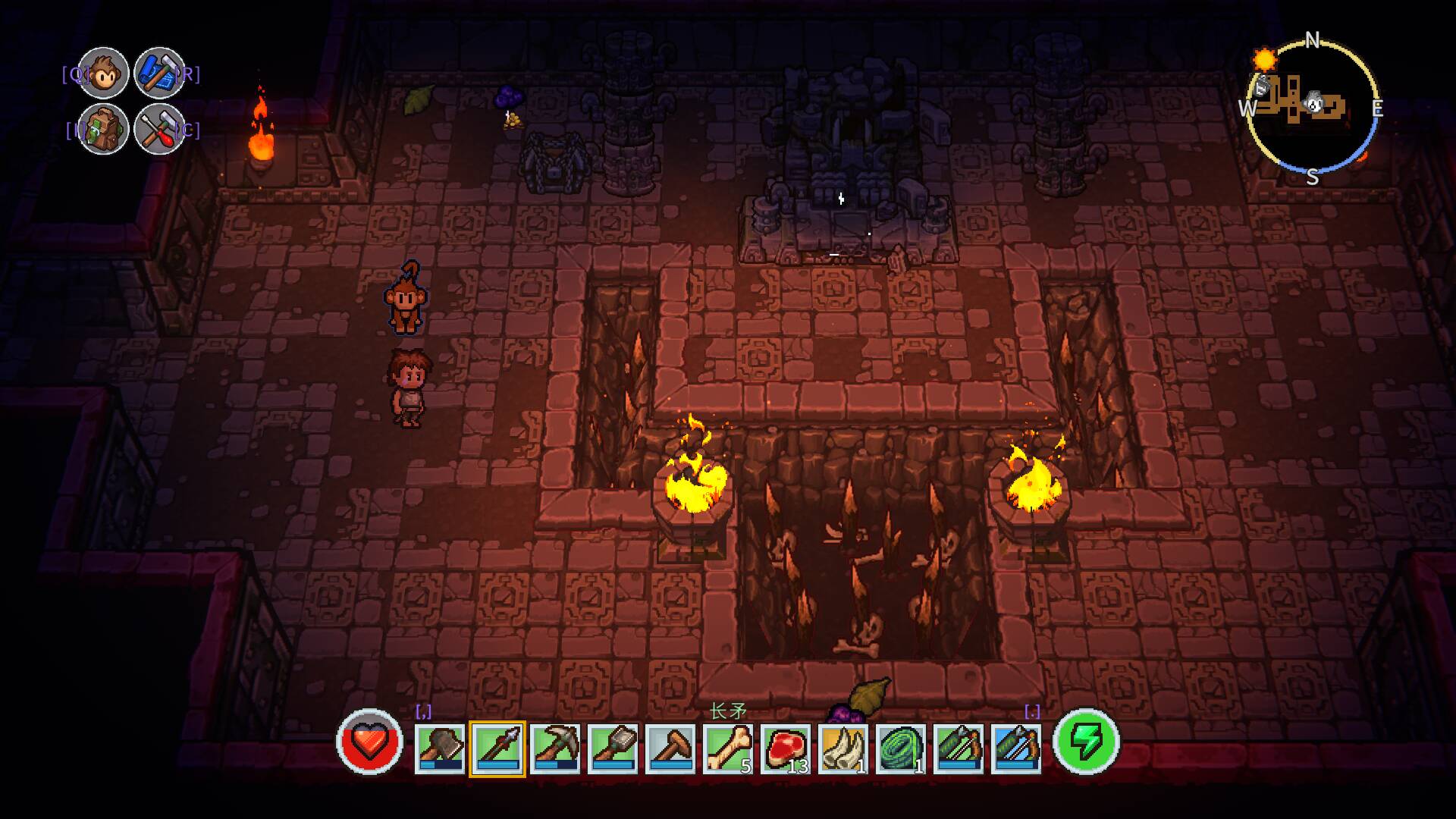Select the stone axe hotbar slot

pyautogui.click(x=440, y=748)
